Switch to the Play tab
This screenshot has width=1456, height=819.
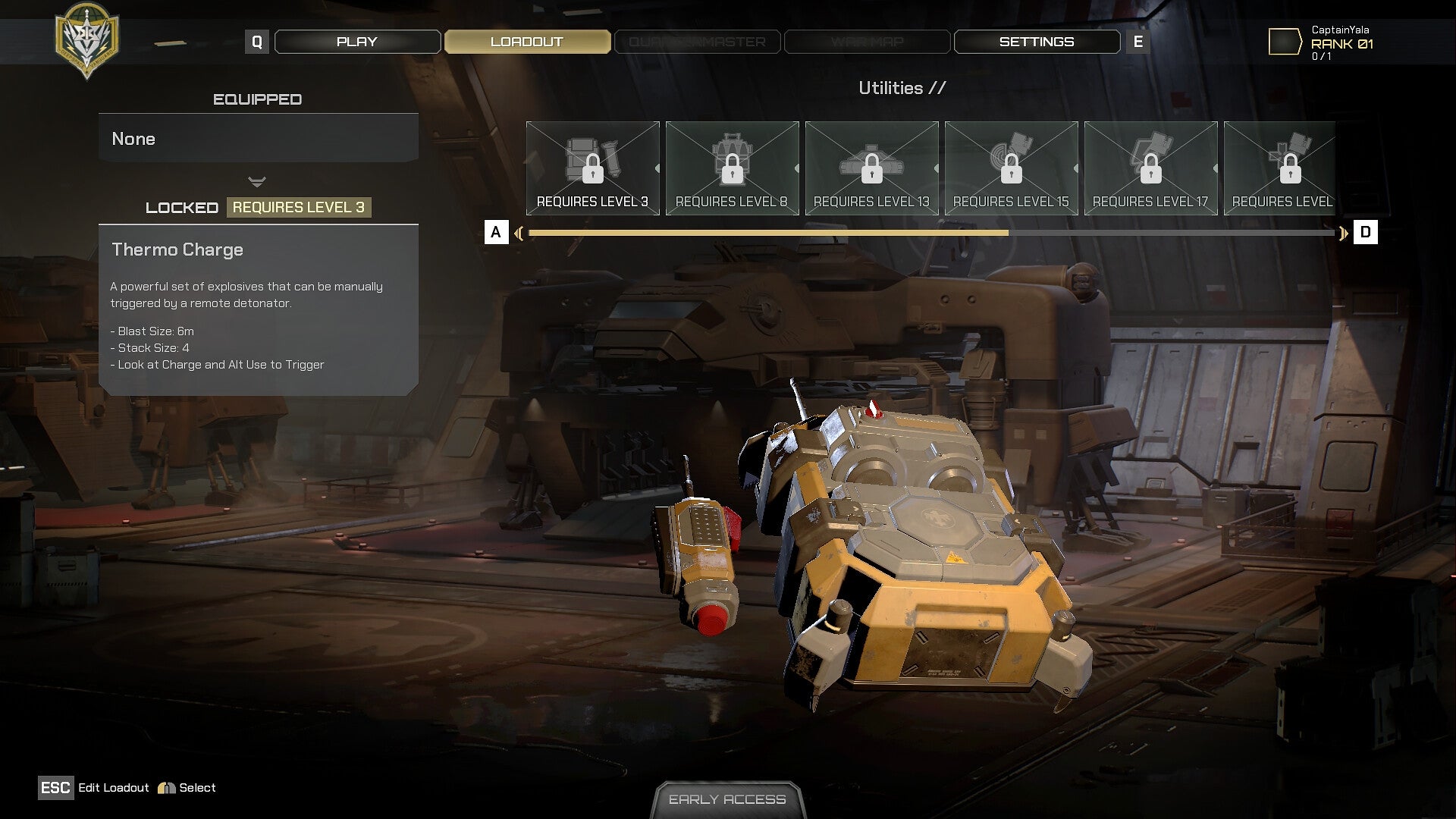pyautogui.click(x=356, y=42)
